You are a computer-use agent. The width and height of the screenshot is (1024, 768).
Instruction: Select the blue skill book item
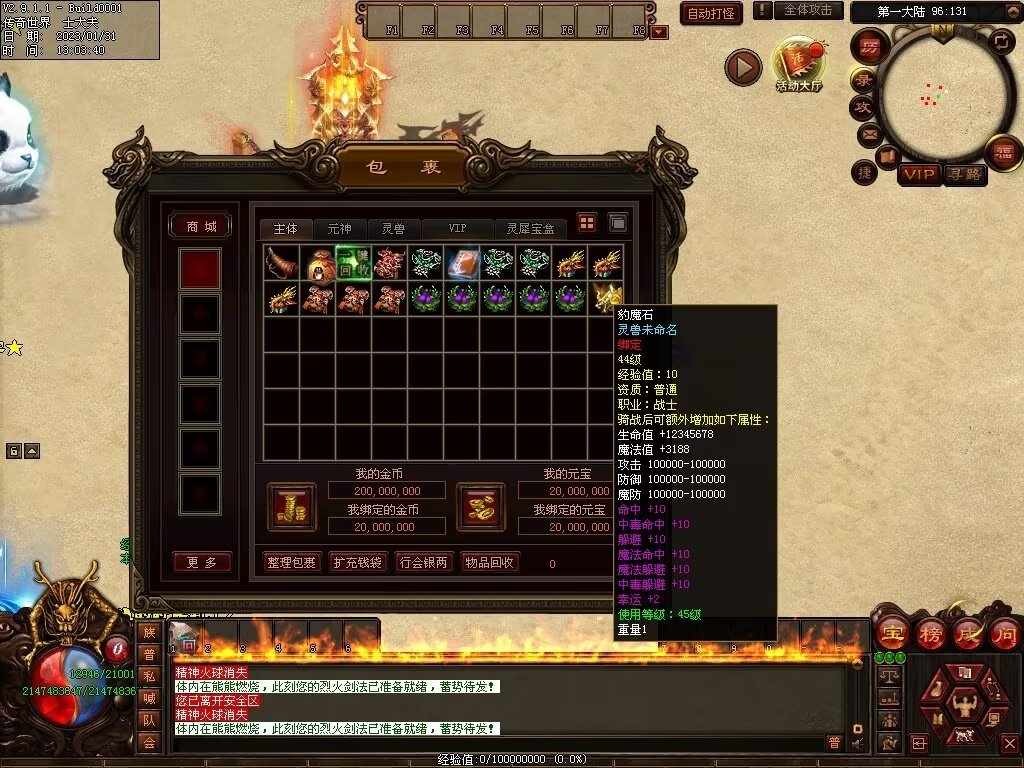pos(462,263)
